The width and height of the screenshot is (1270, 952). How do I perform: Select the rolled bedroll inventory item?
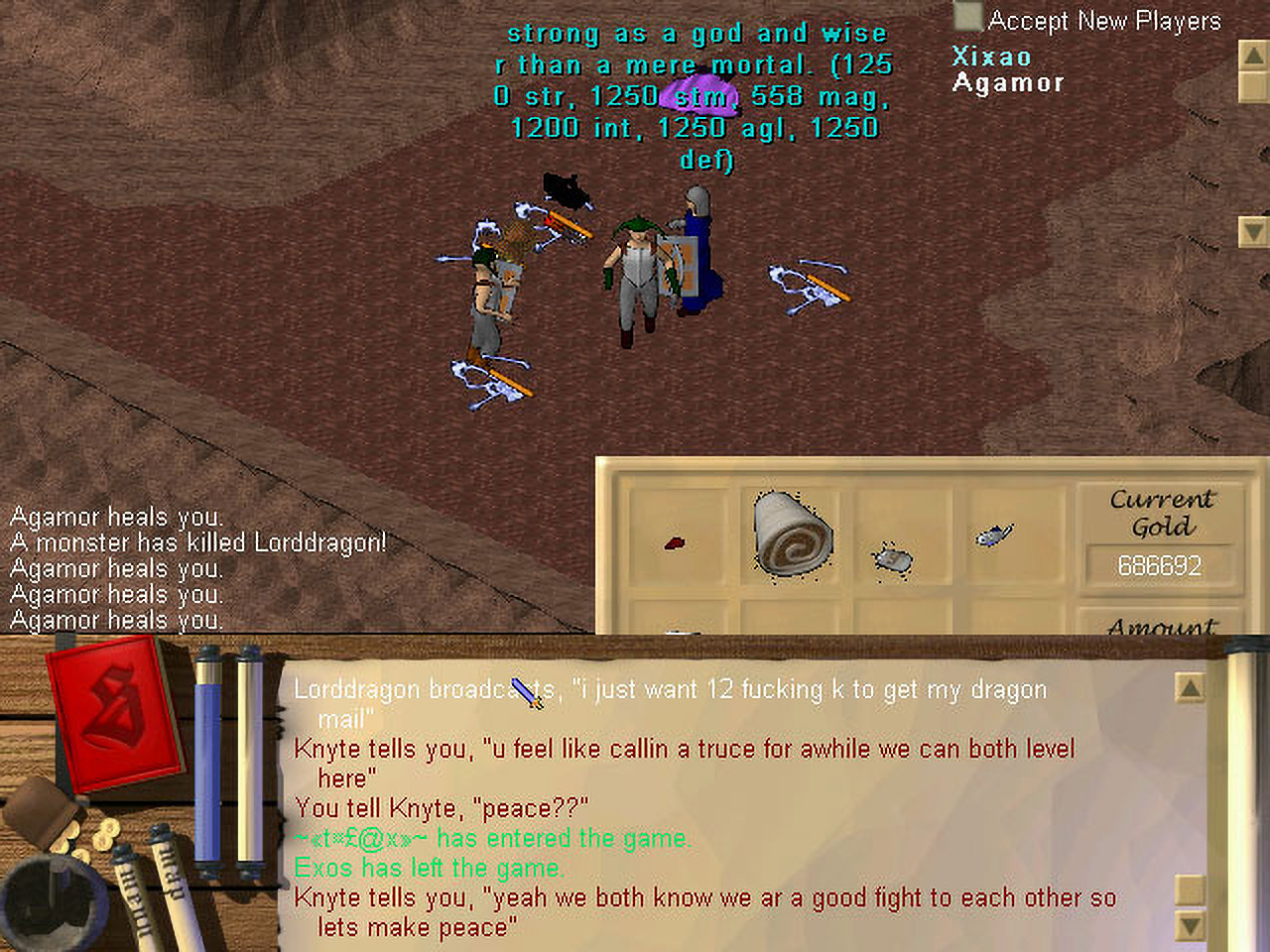[792, 534]
